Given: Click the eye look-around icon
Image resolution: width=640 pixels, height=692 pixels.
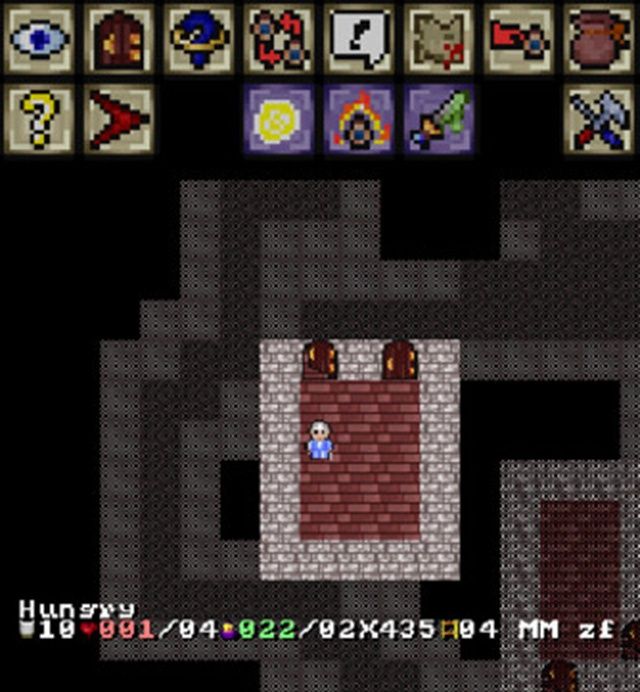Looking at the screenshot, I should 39,39.
